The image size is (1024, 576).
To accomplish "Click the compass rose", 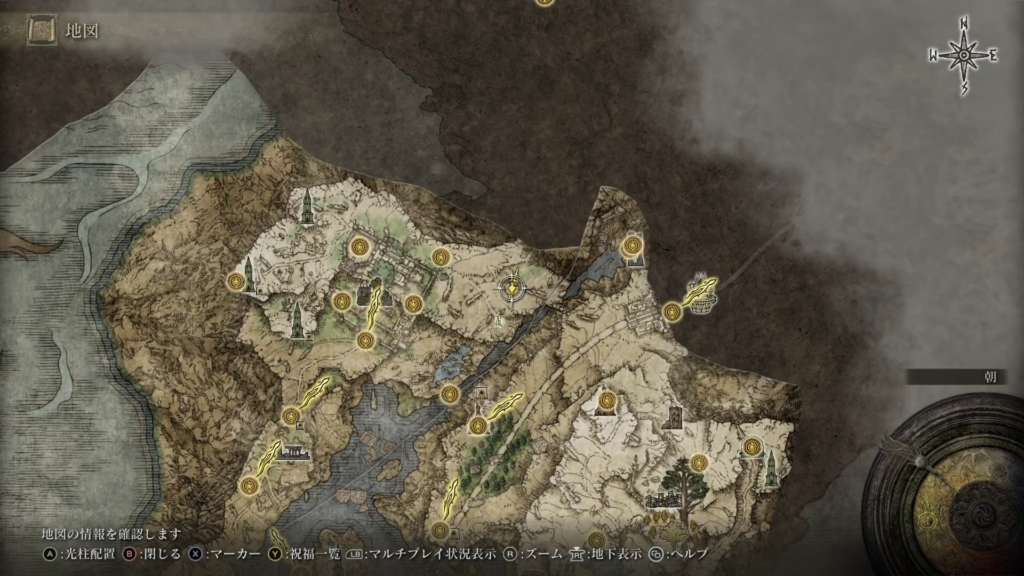I will [964, 55].
